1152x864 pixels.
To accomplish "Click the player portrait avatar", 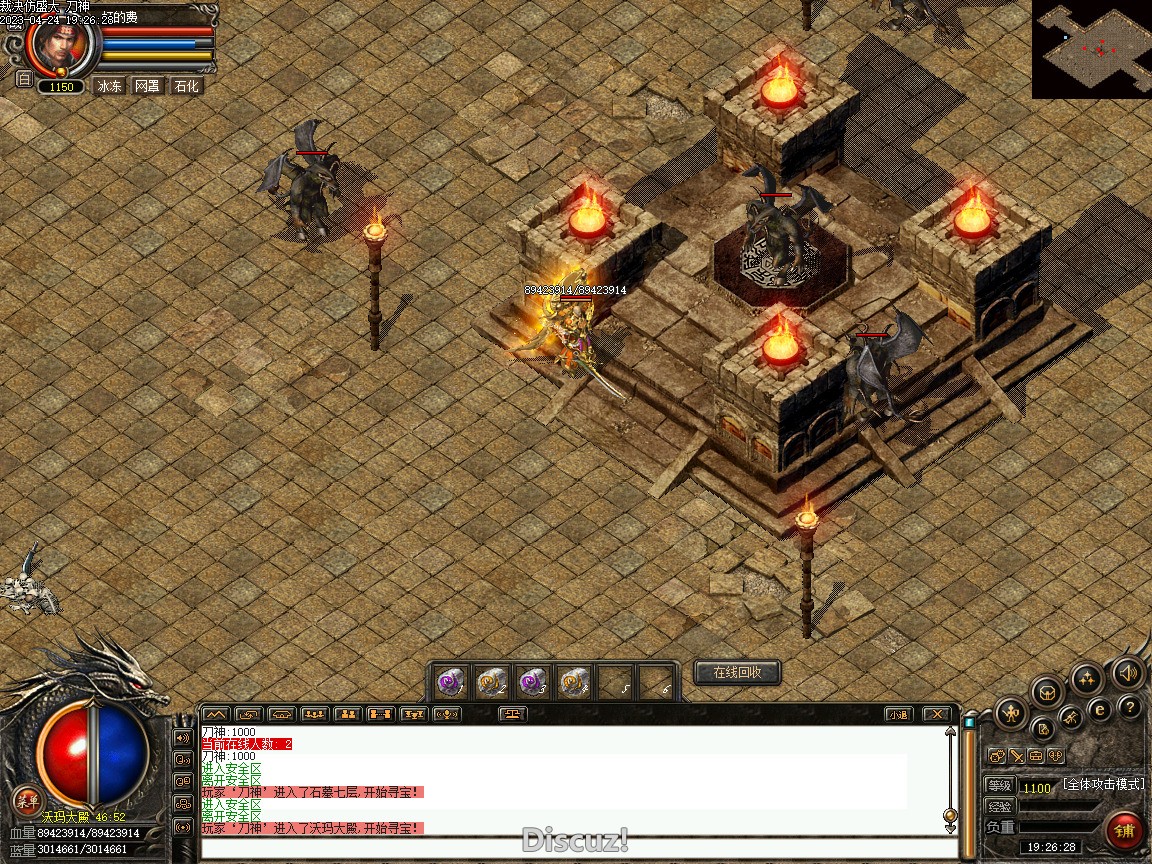I will 62,45.
